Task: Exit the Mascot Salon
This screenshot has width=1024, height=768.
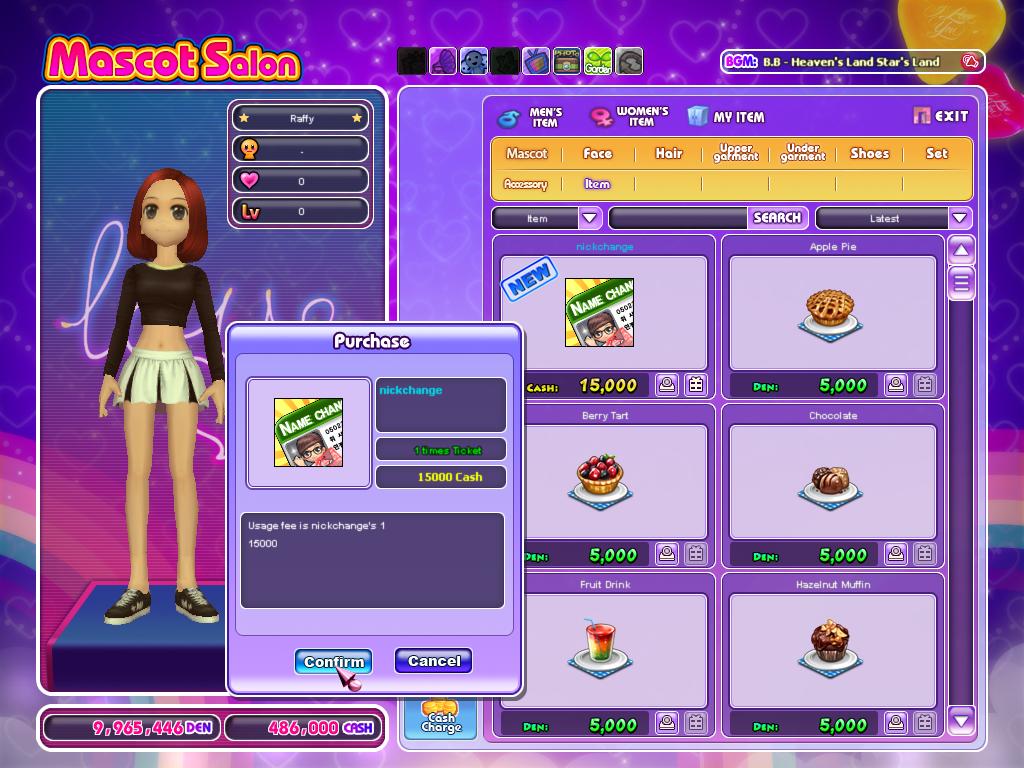Action: 941,116
